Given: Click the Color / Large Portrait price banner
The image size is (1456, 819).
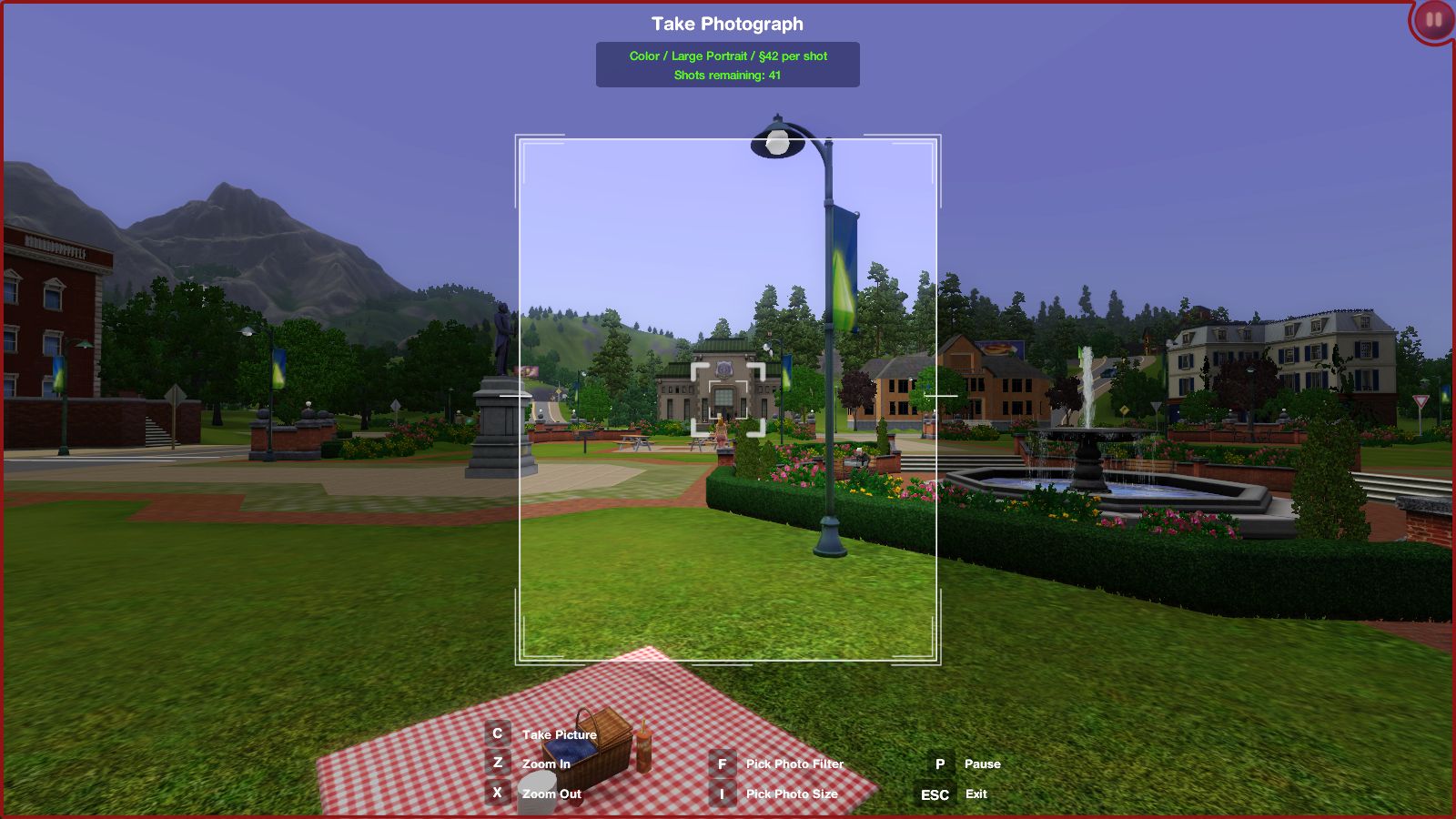Looking at the screenshot, I should tap(727, 56).
